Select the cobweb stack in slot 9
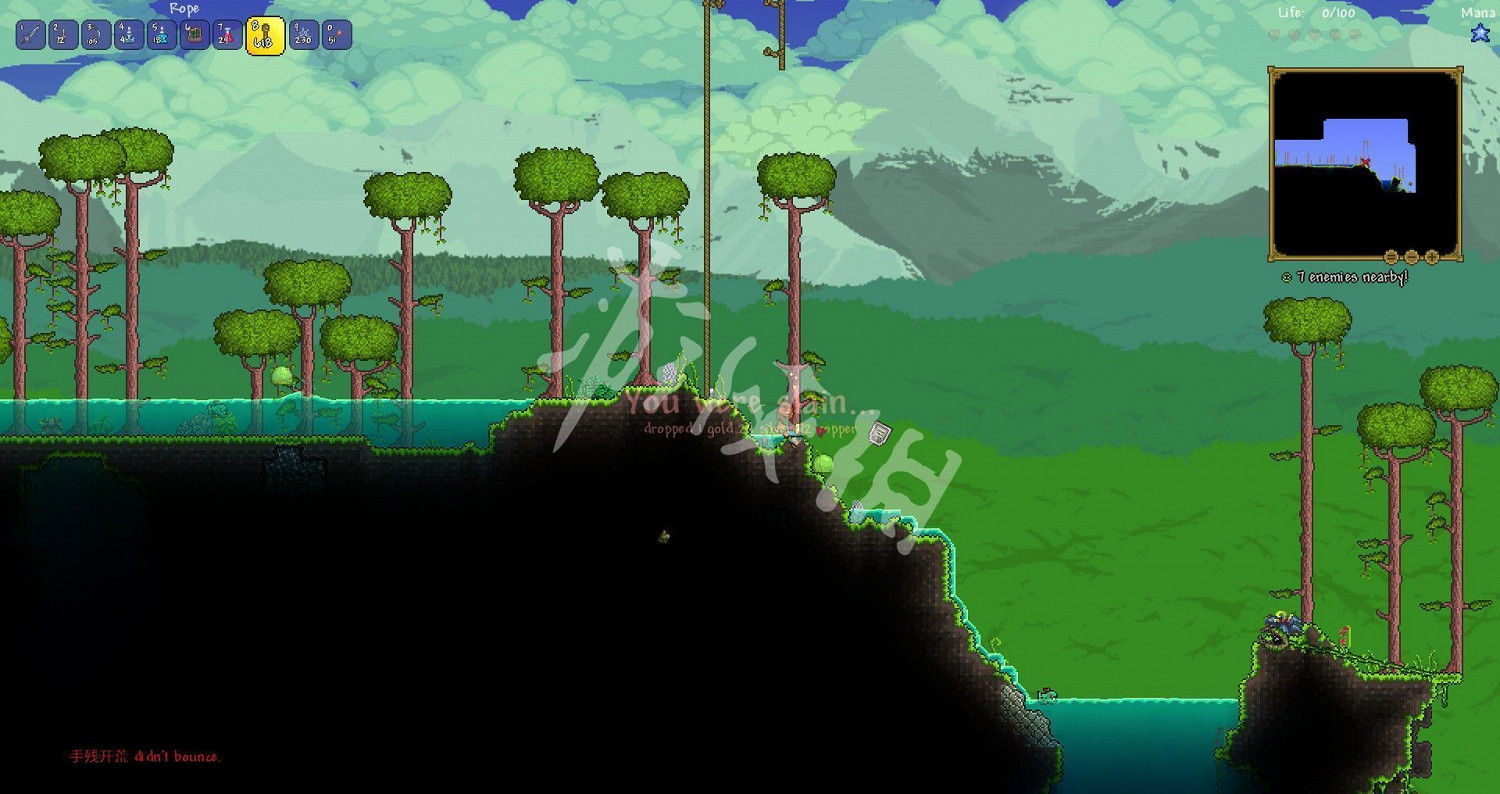Image resolution: width=1500 pixels, height=794 pixels. coord(304,33)
